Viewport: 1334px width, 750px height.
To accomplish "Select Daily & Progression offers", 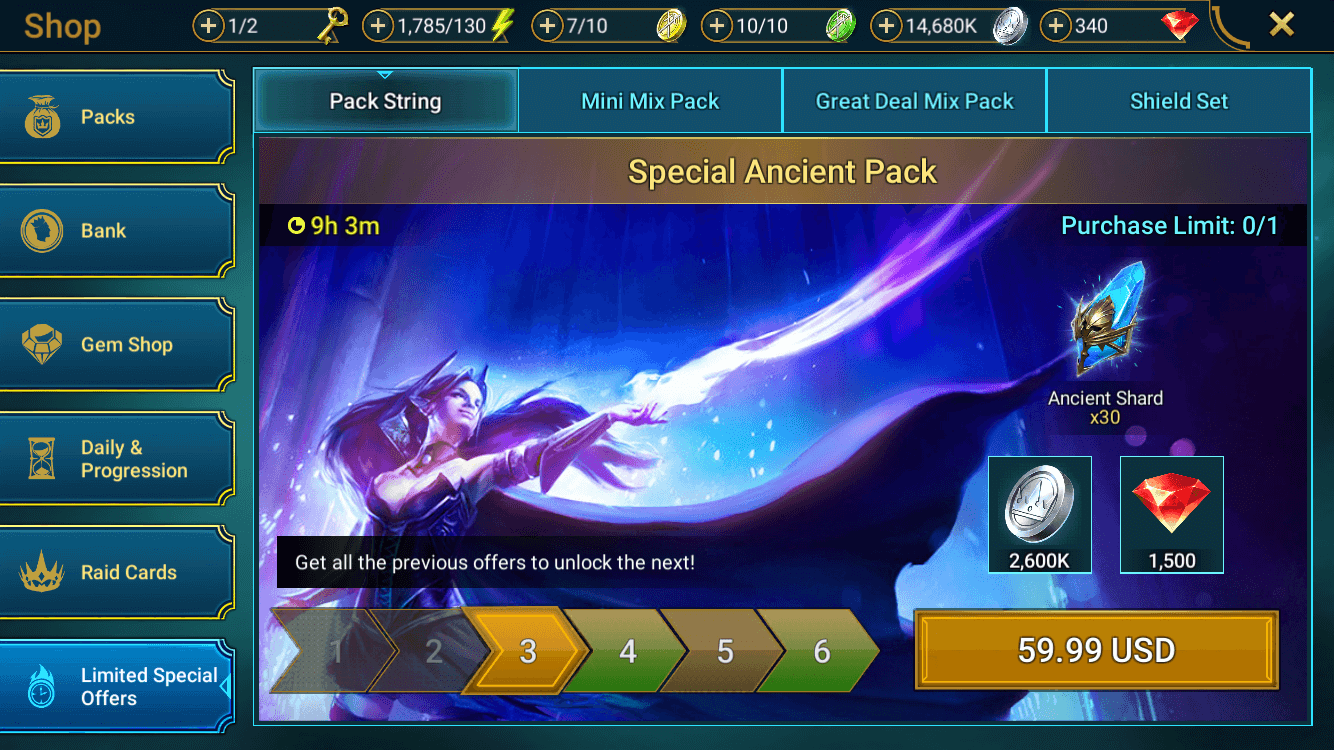I will point(115,459).
